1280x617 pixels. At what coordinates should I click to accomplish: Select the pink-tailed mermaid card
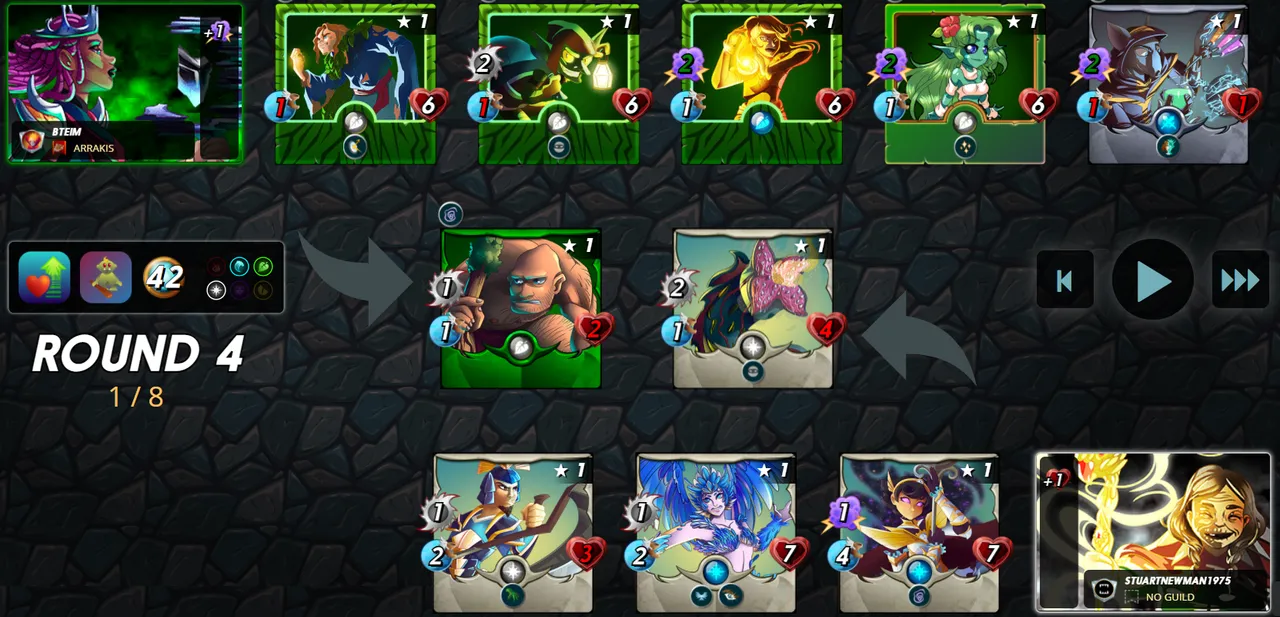(753, 308)
